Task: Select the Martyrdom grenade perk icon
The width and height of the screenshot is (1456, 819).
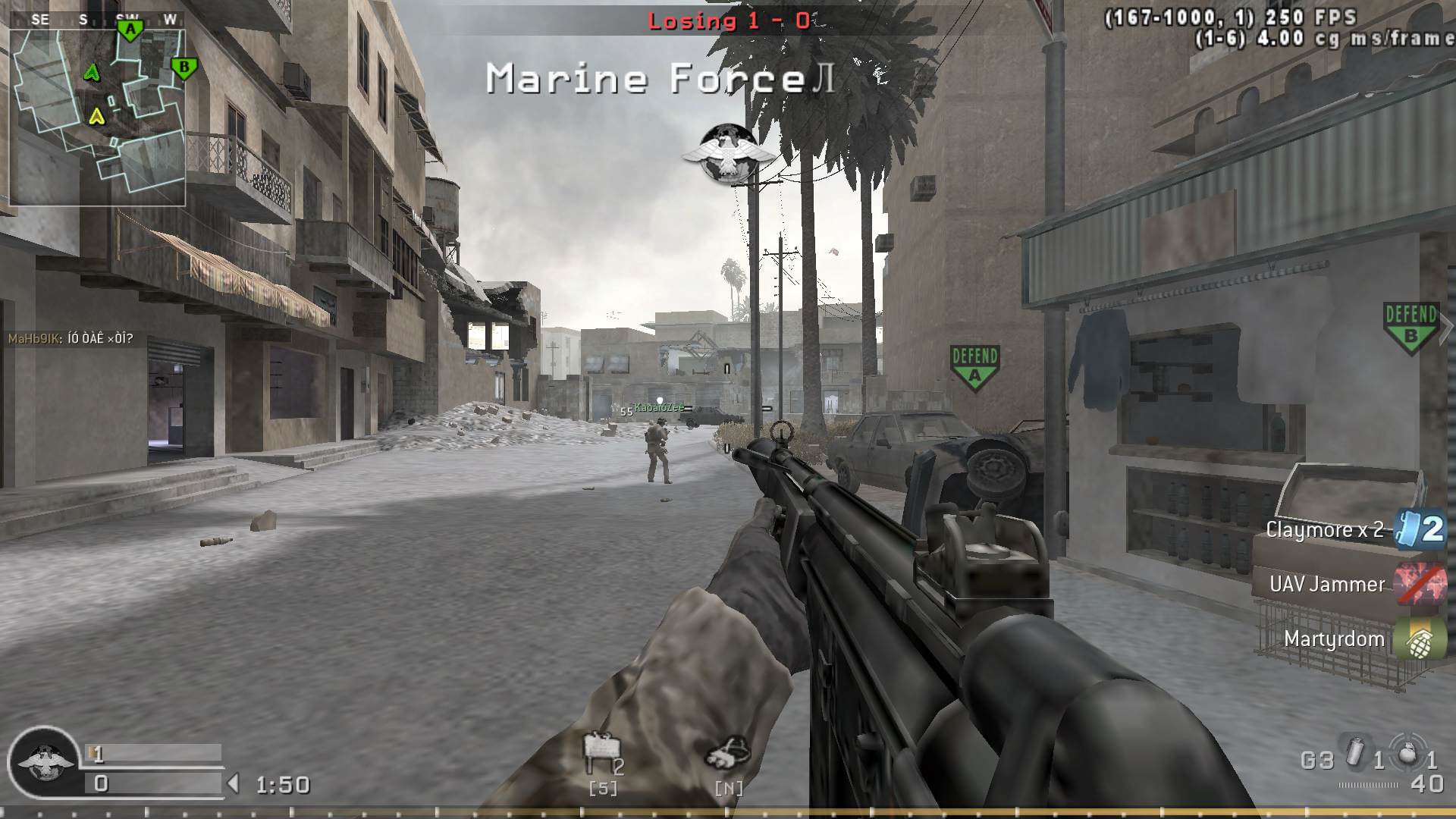Action: point(1420,639)
